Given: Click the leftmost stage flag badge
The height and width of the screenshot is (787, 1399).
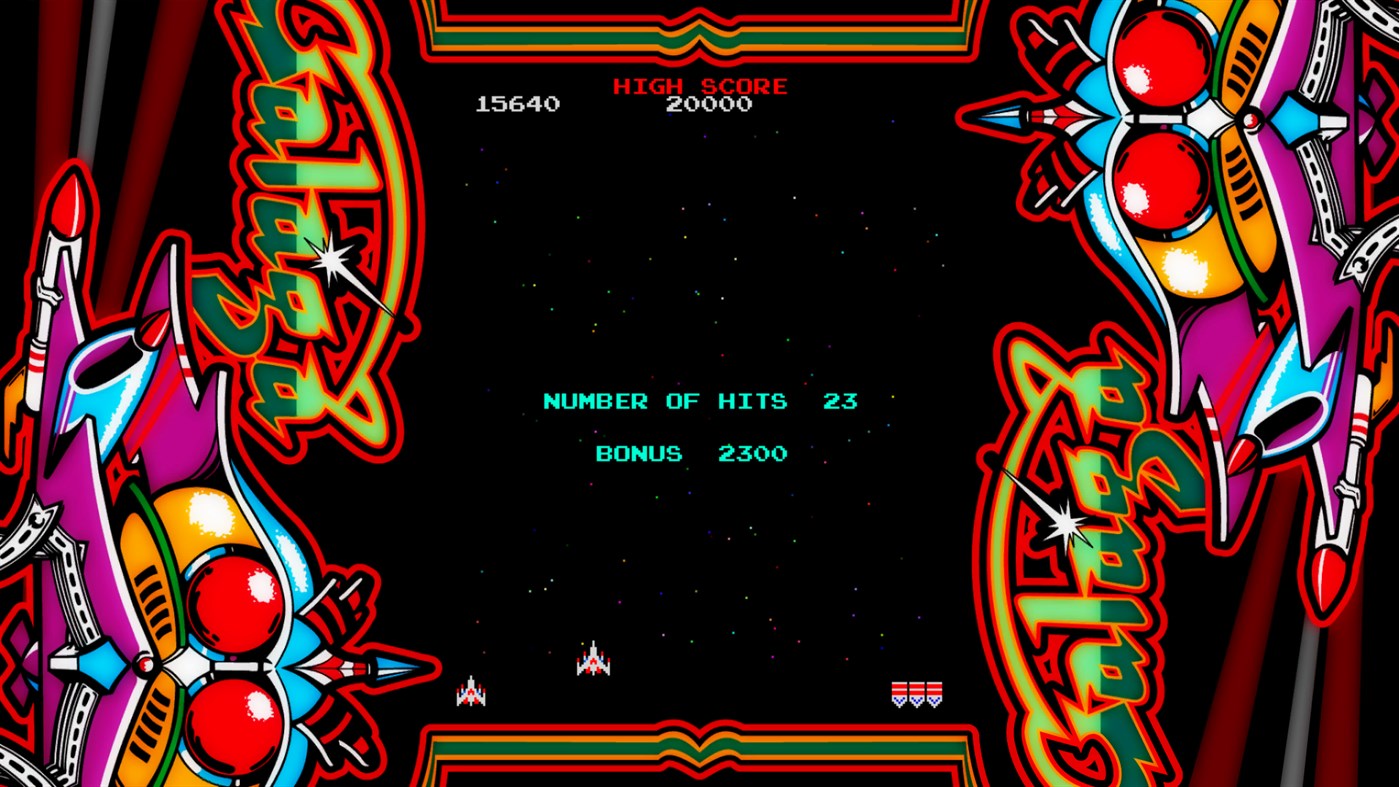Looking at the screenshot, I should tap(899, 694).
